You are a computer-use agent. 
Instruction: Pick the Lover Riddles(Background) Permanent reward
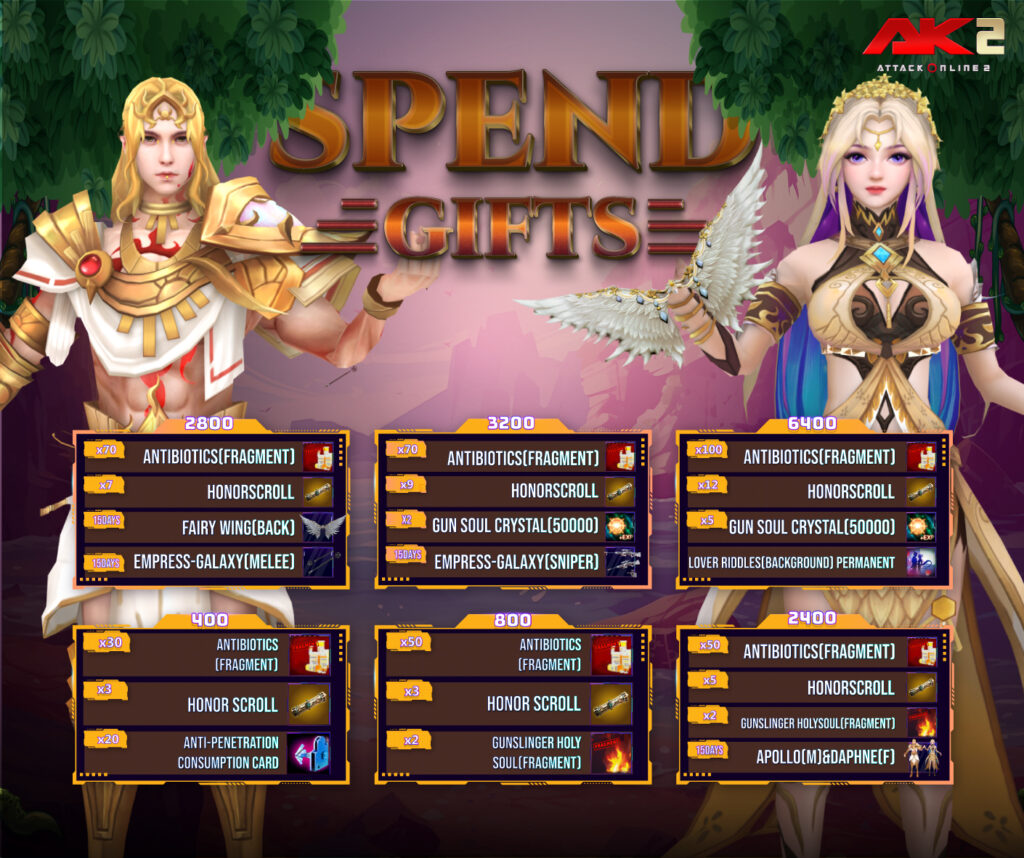[x=921, y=562]
